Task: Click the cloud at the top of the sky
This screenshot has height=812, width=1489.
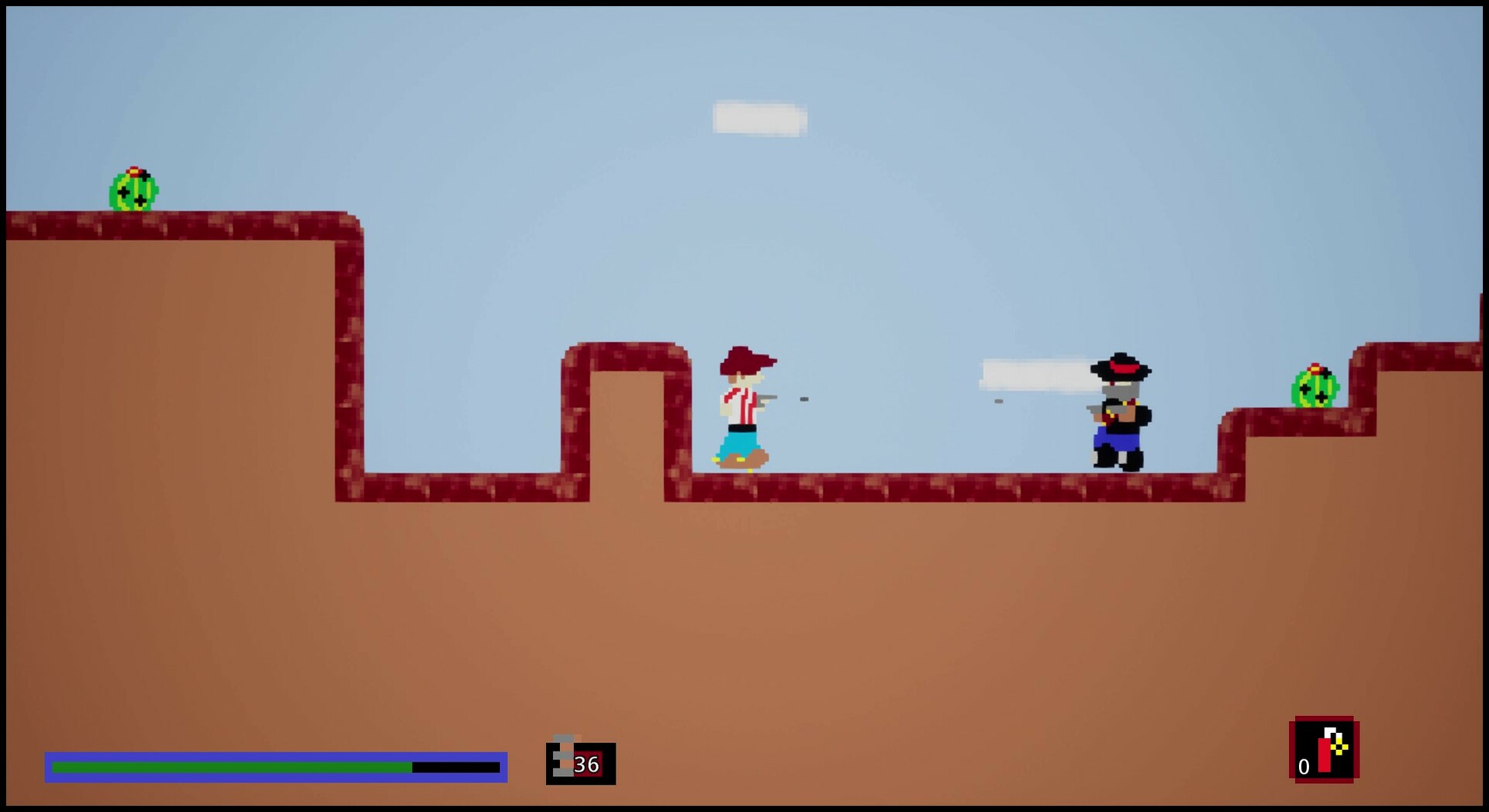Action: coord(758,118)
